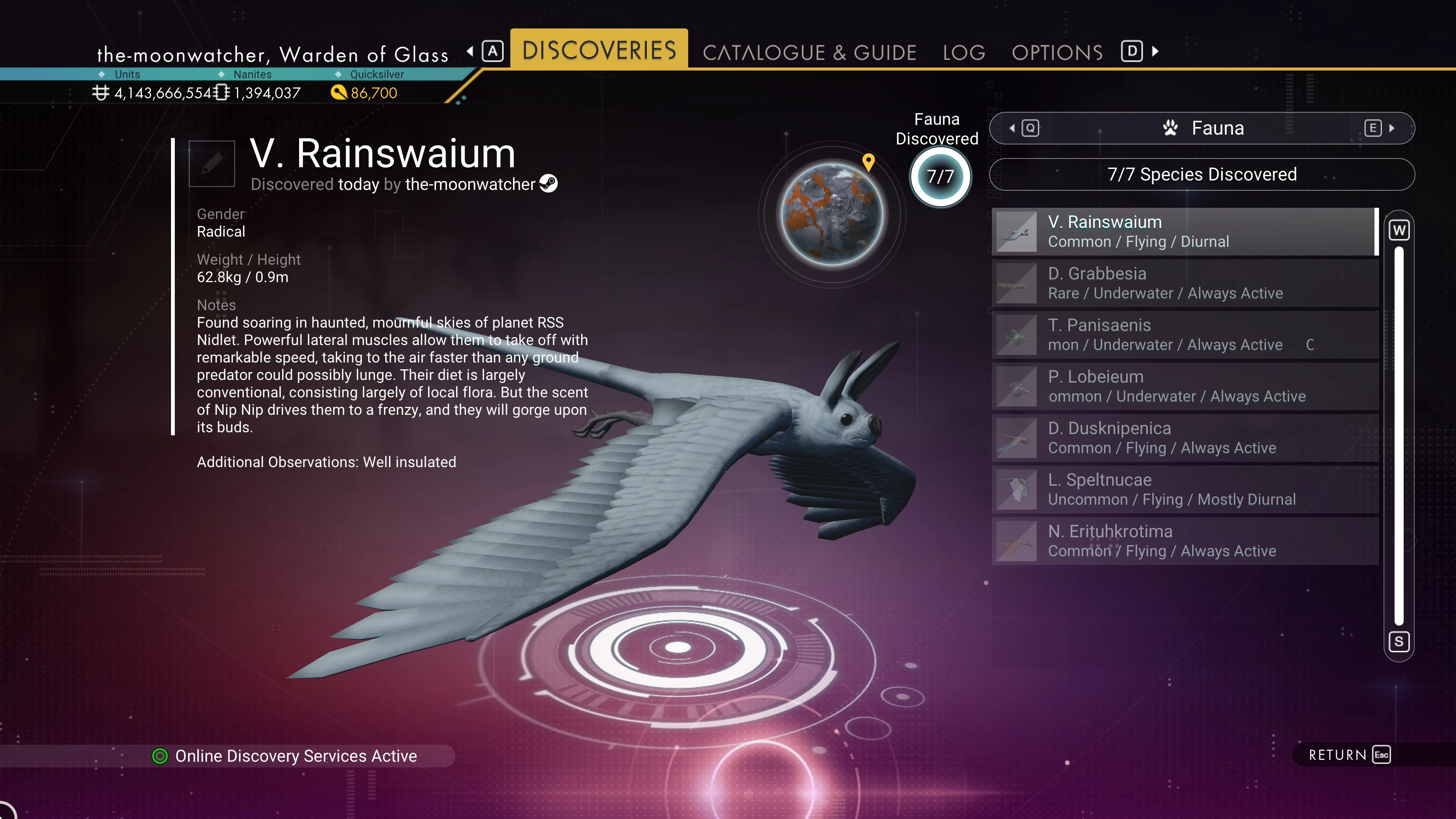The width and height of the screenshot is (1456, 819).
Task: Cycle the Fauna category to the next type
Action: (1379, 128)
